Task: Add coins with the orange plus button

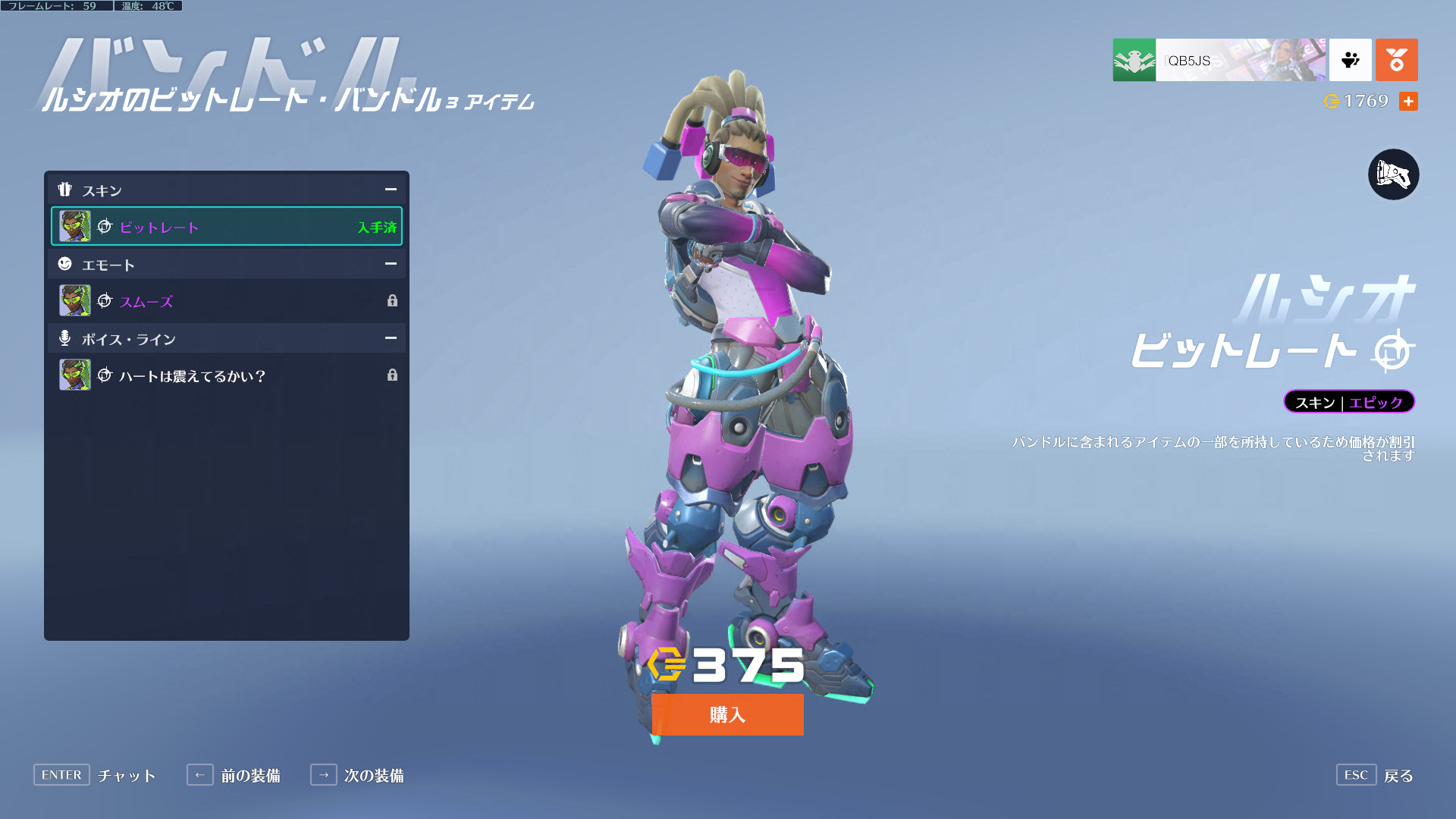Action: point(1408,102)
